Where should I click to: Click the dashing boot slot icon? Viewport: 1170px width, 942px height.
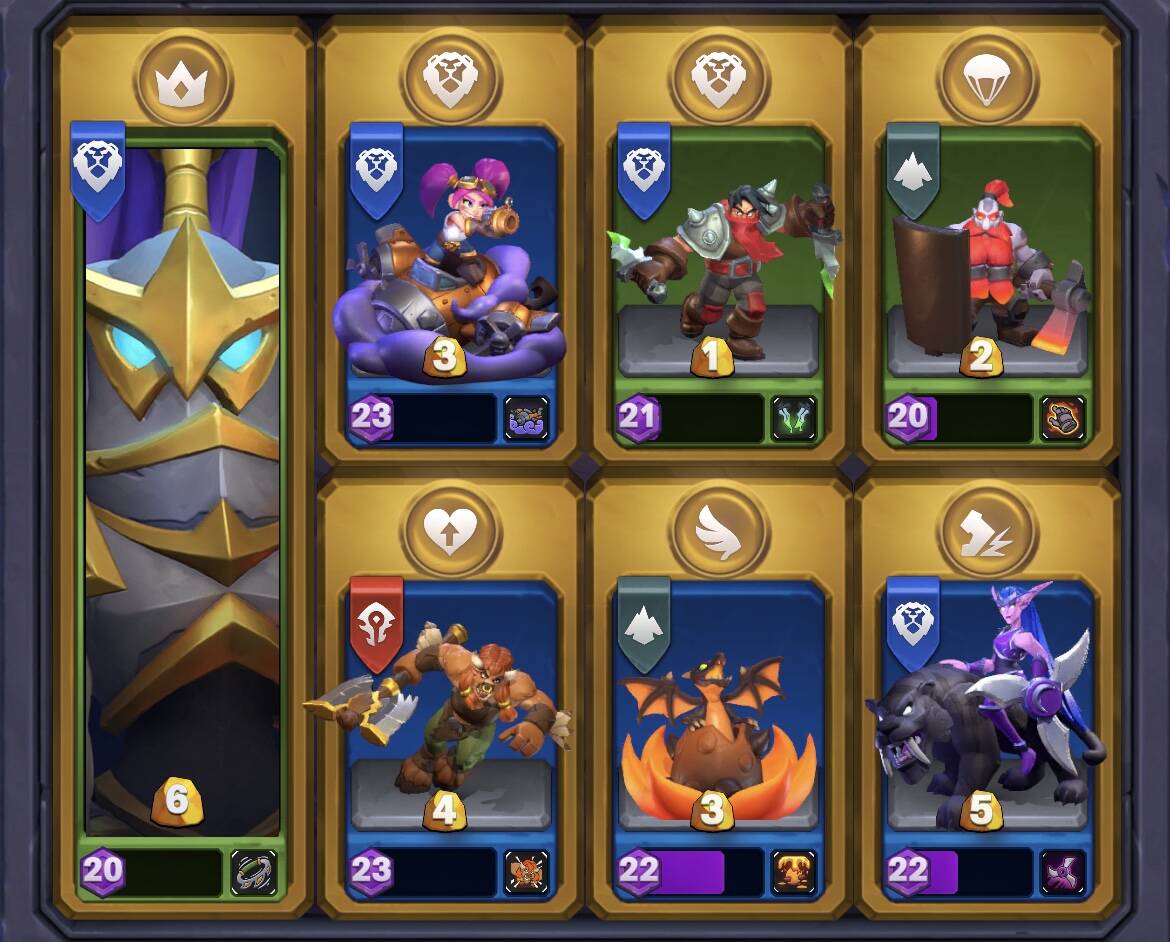tap(987, 531)
